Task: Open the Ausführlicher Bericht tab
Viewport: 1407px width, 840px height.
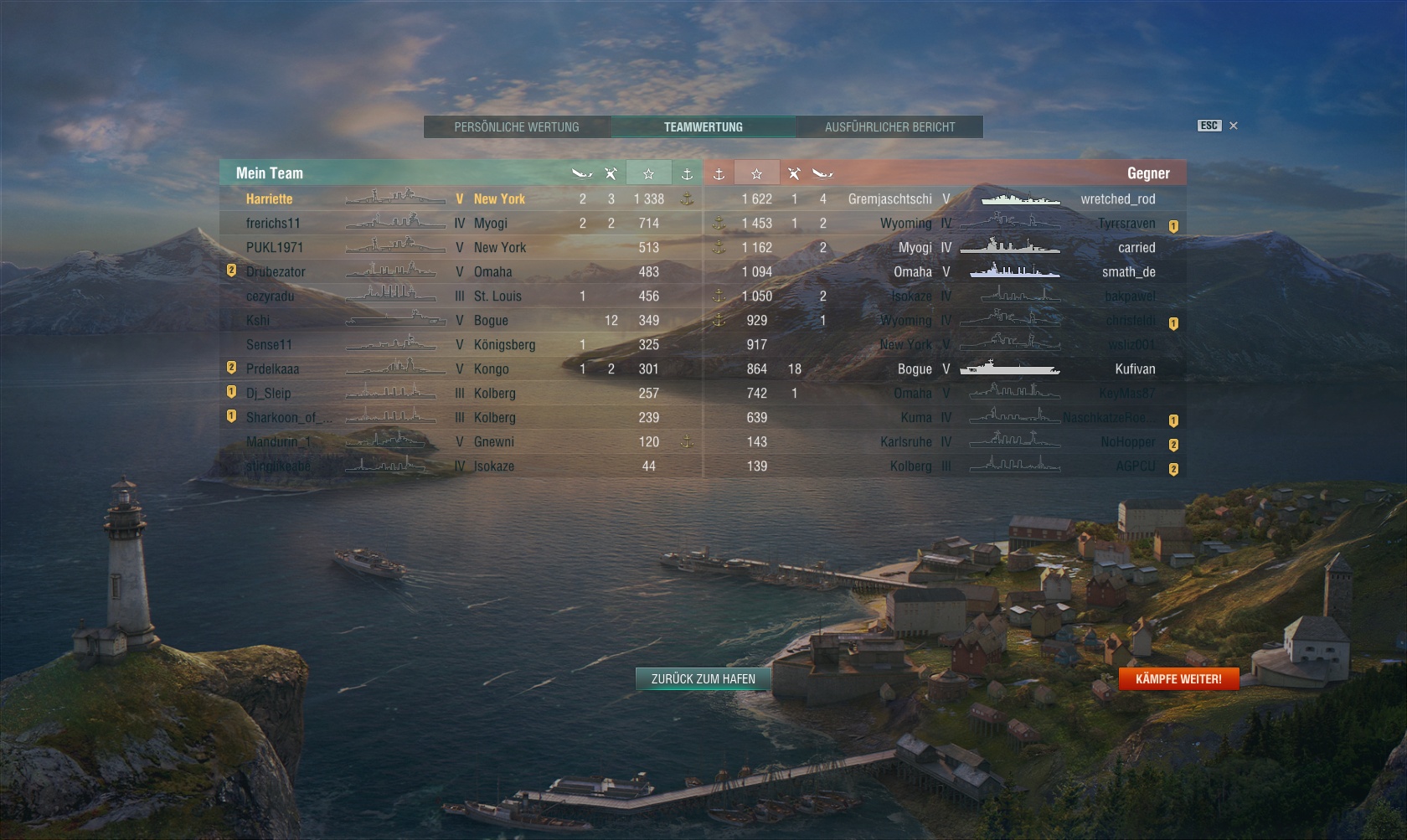Action: tap(889, 127)
